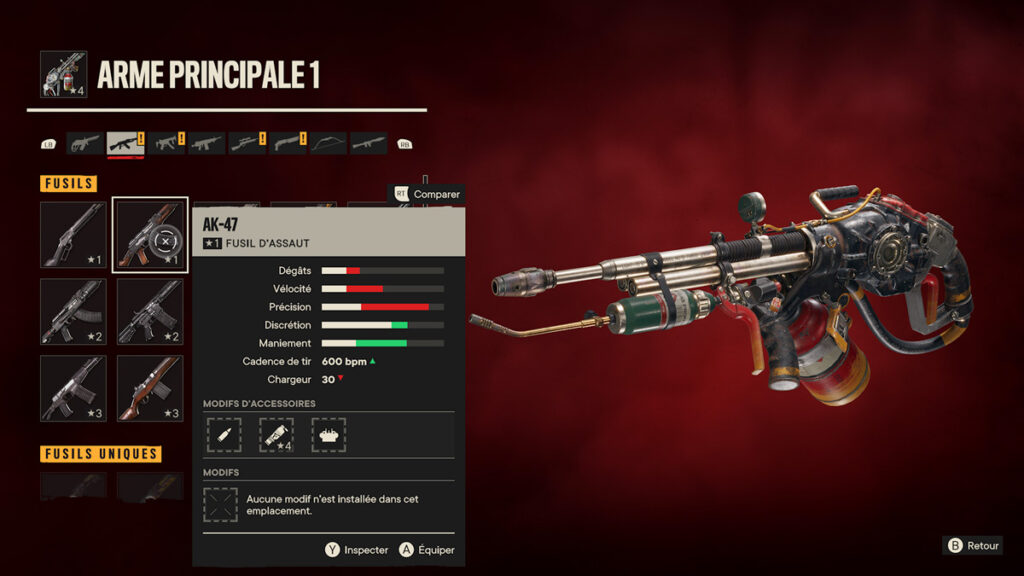Choose Inspecter for the AK-47

coord(356,550)
